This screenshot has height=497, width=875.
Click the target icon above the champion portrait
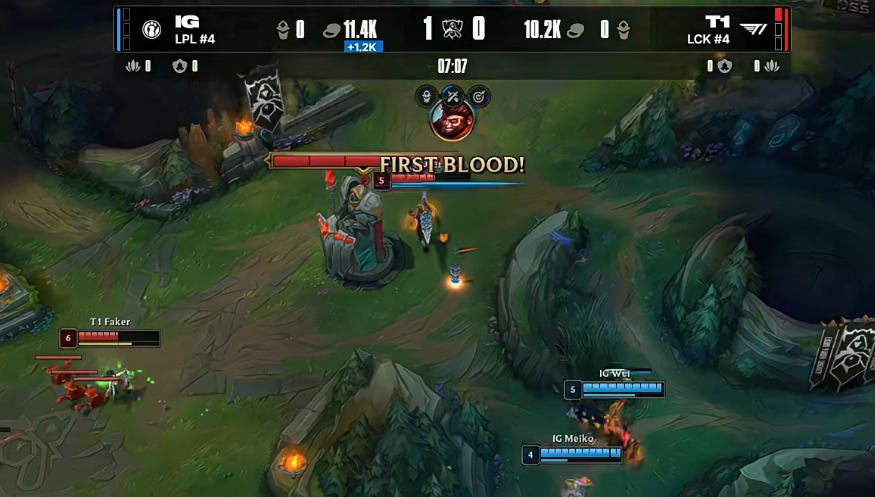pos(477,96)
